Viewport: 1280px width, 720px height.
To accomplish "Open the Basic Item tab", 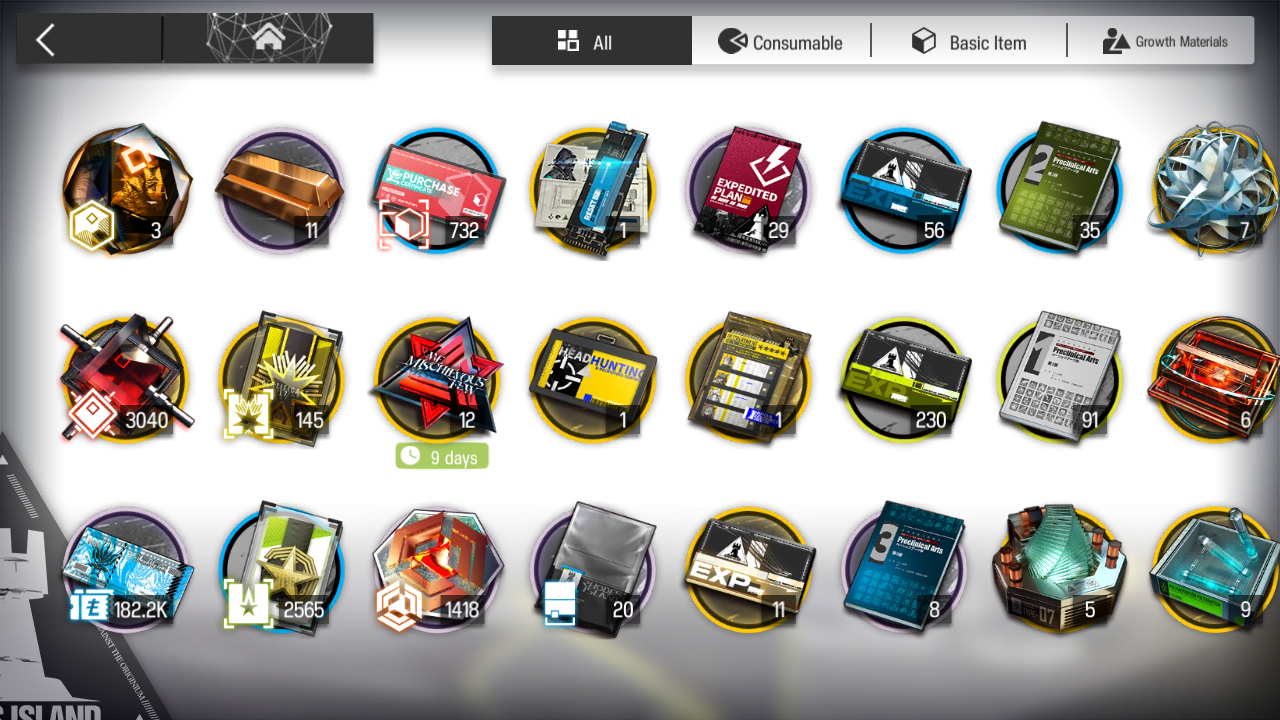I will [968, 42].
